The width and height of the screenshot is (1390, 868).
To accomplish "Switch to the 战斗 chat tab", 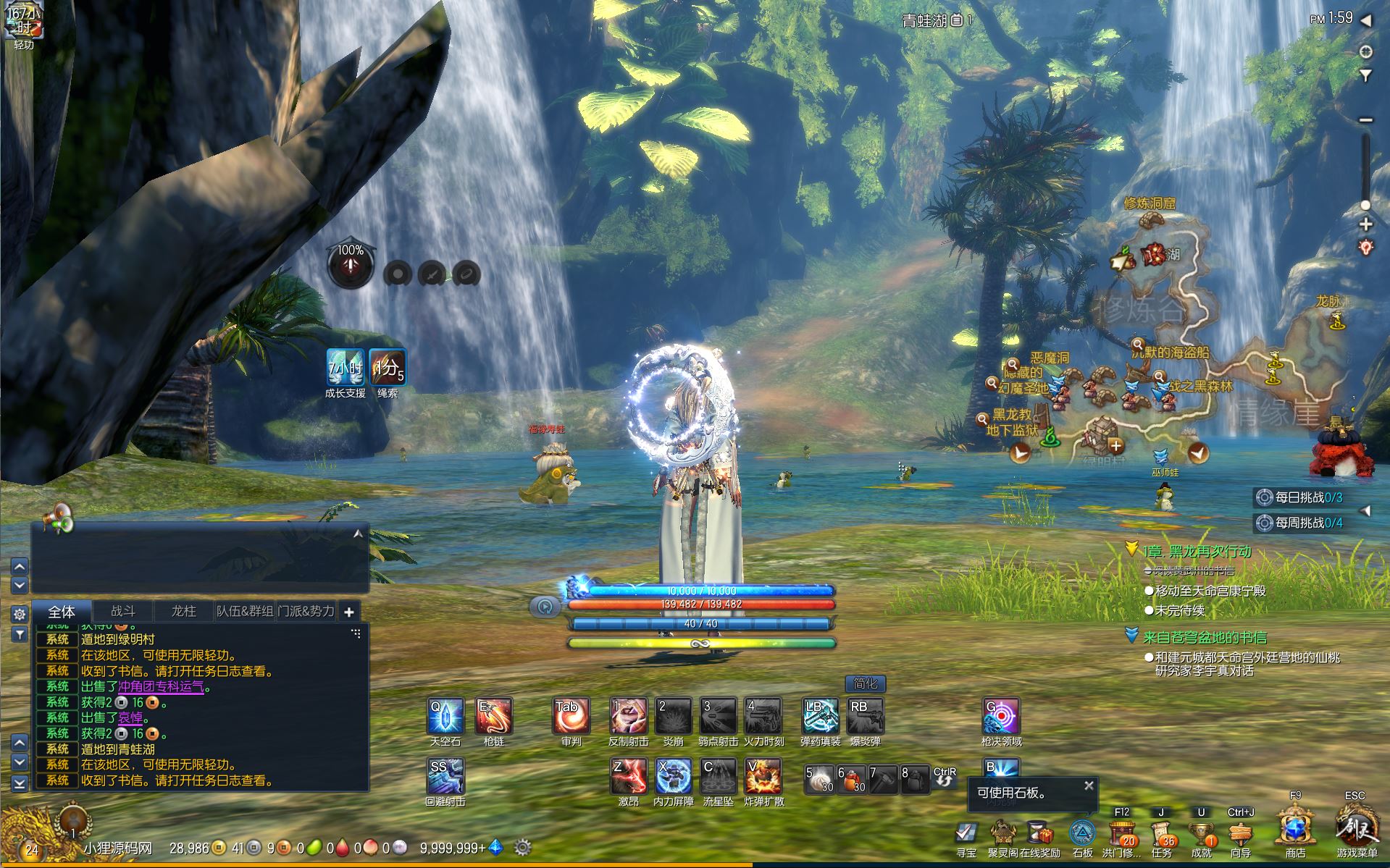I will coord(123,611).
